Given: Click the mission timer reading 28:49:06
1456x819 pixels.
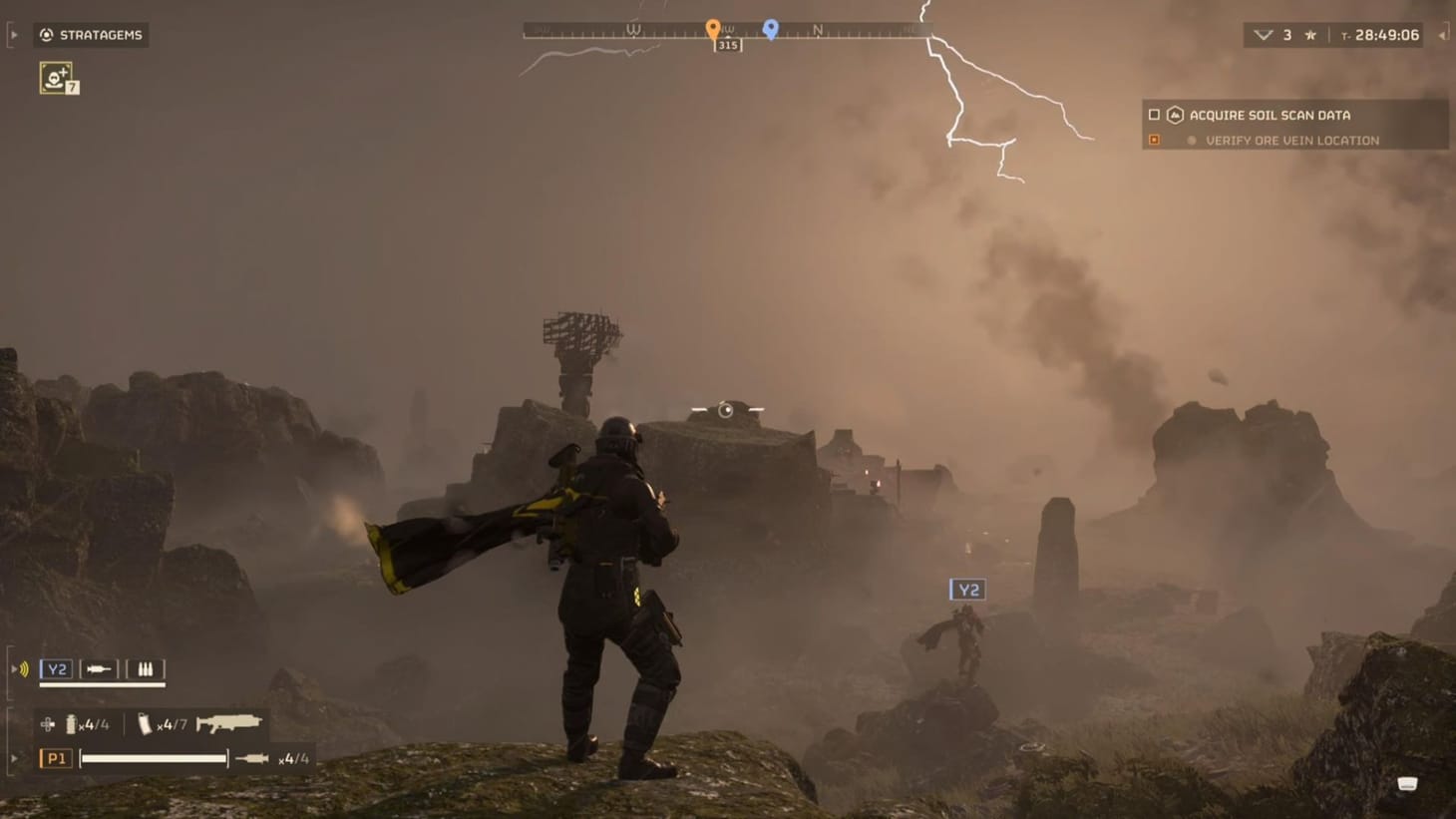Looking at the screenshot, I should pyautogui.click(x=1386, y=35).
